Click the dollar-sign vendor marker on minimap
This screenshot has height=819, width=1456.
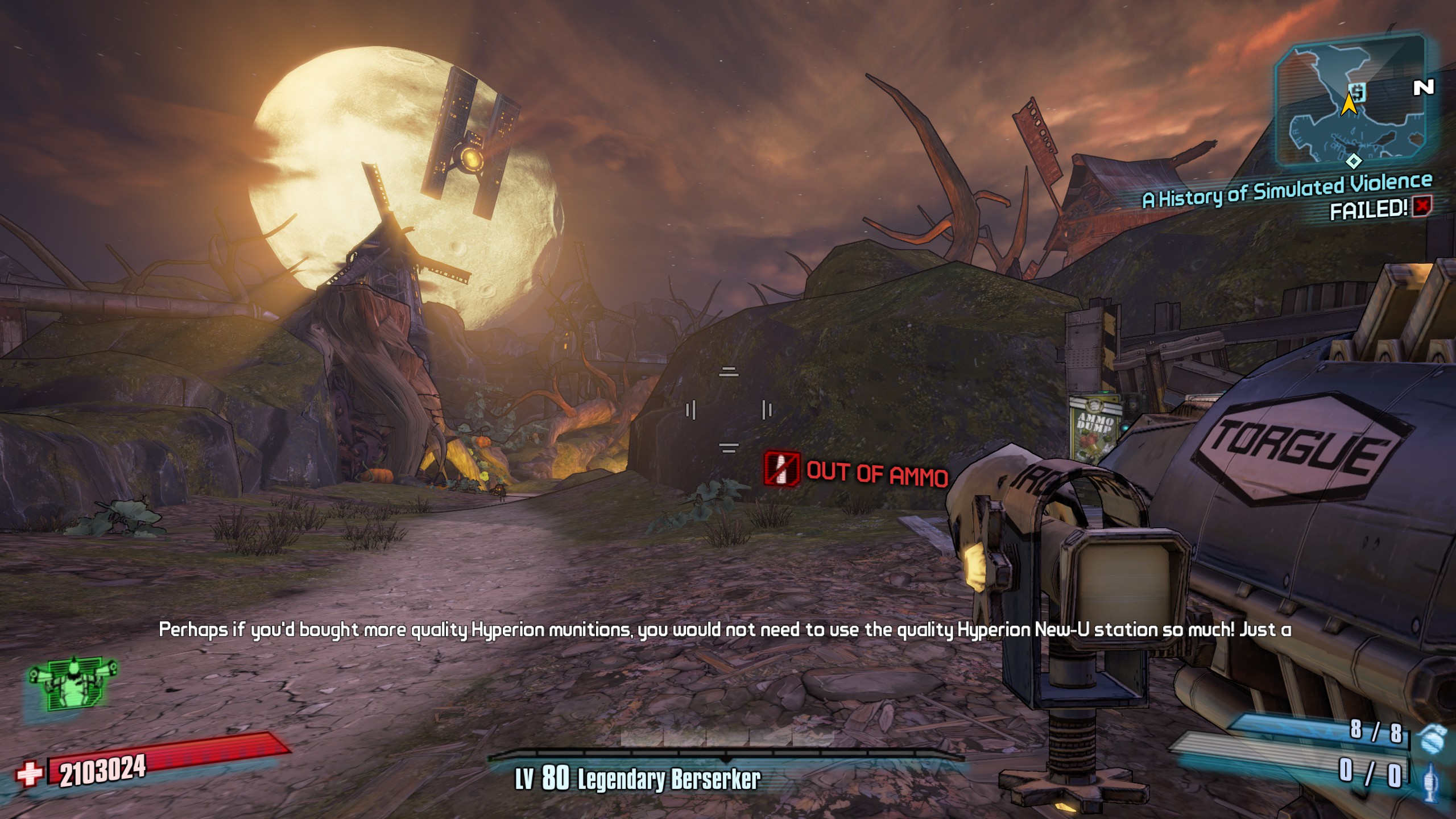(1358, 92)
